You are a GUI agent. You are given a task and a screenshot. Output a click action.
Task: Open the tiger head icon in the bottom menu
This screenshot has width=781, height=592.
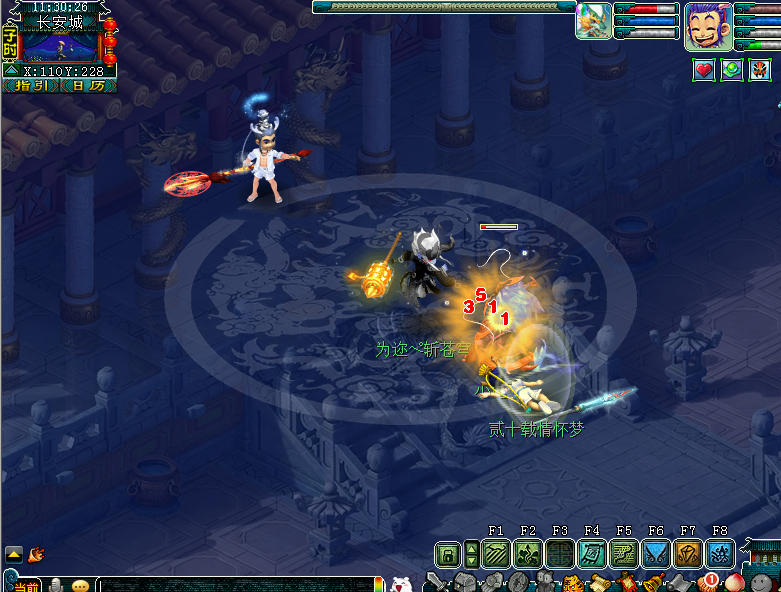click(x=573, y=583)
